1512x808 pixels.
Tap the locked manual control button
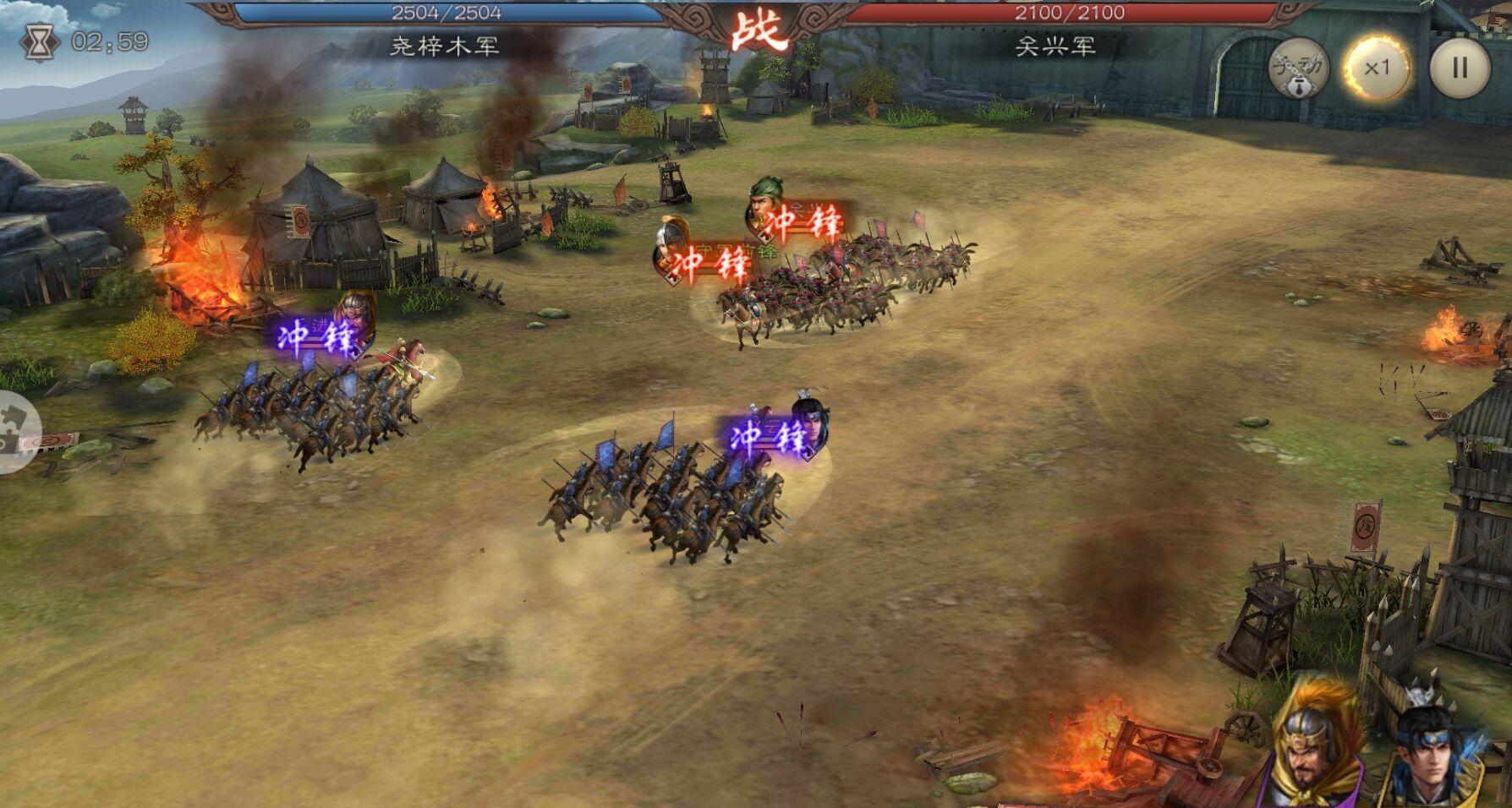(1298, 68)
